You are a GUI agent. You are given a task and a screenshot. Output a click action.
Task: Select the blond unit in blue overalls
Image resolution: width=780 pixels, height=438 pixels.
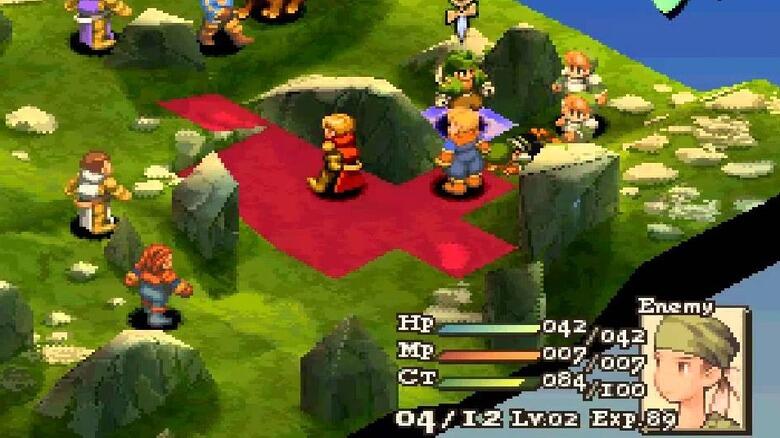point(463,152)
